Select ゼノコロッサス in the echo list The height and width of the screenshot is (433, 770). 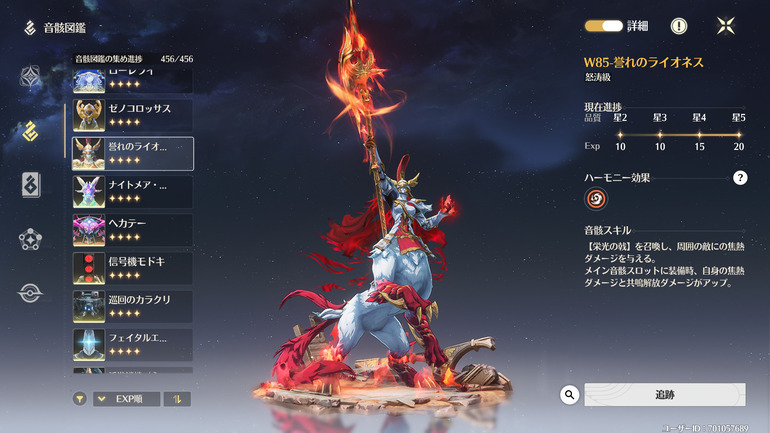132,116
